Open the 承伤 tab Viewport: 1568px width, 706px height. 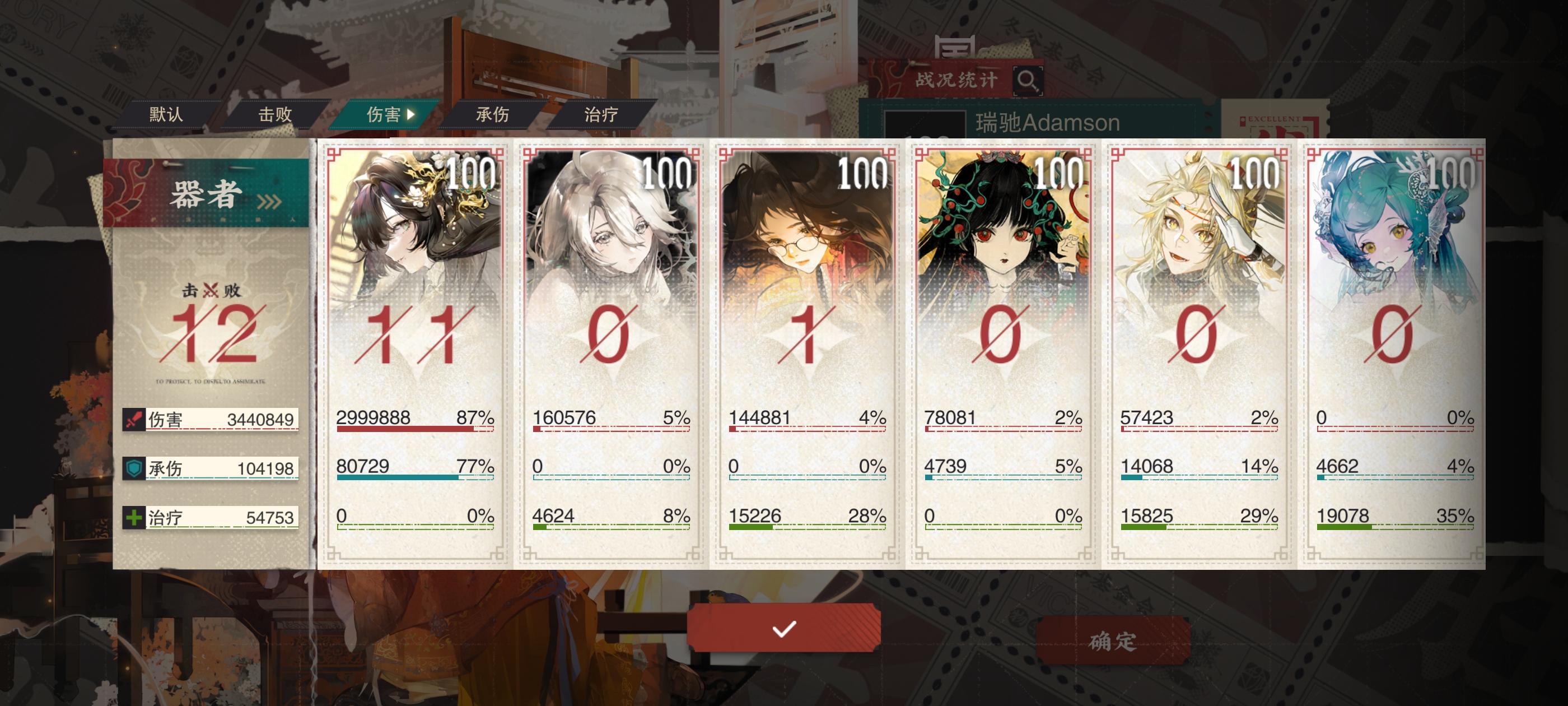[x=492, y=114]
